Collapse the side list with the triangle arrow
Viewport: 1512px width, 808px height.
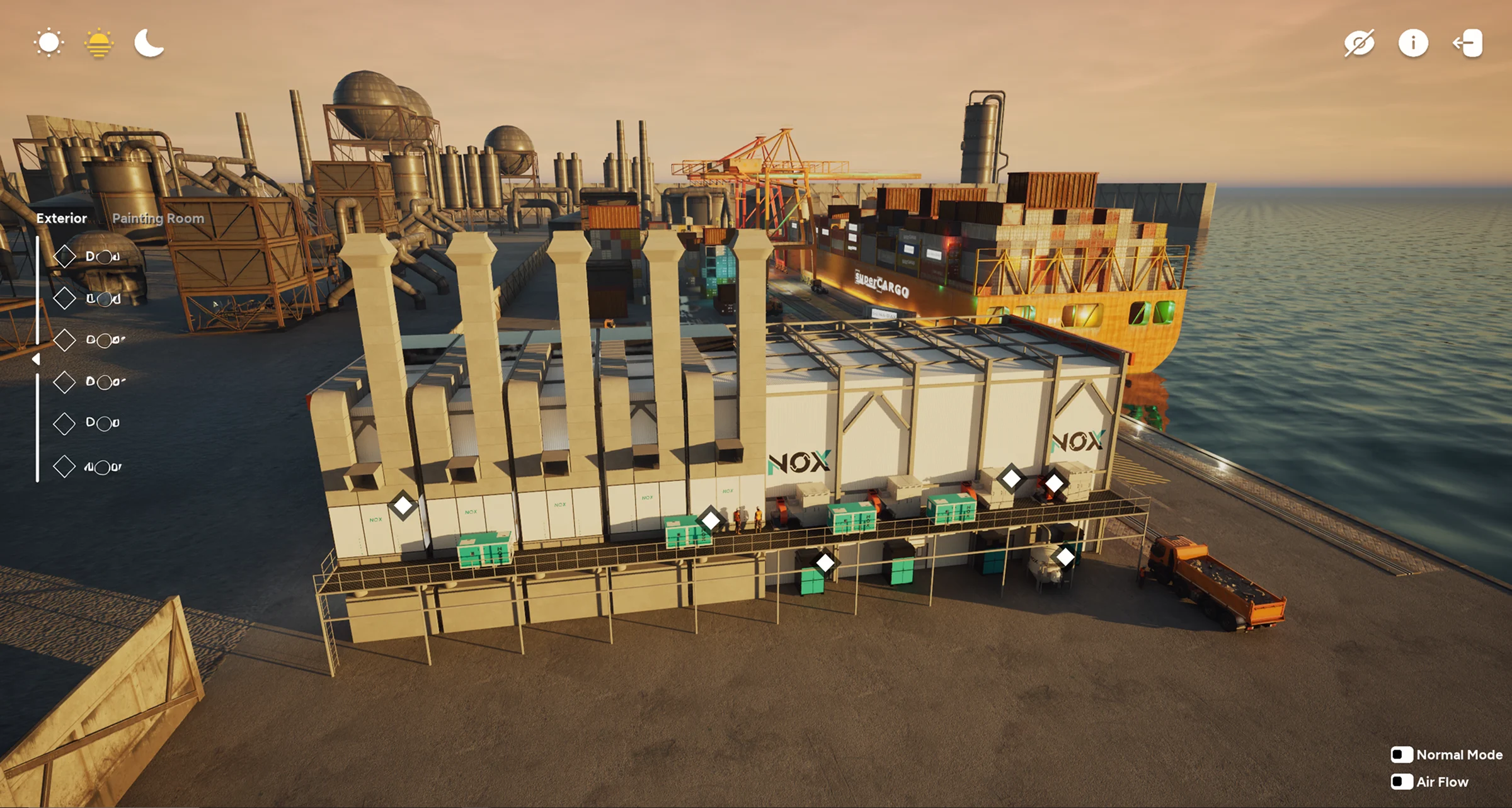[x=37, y=359]
